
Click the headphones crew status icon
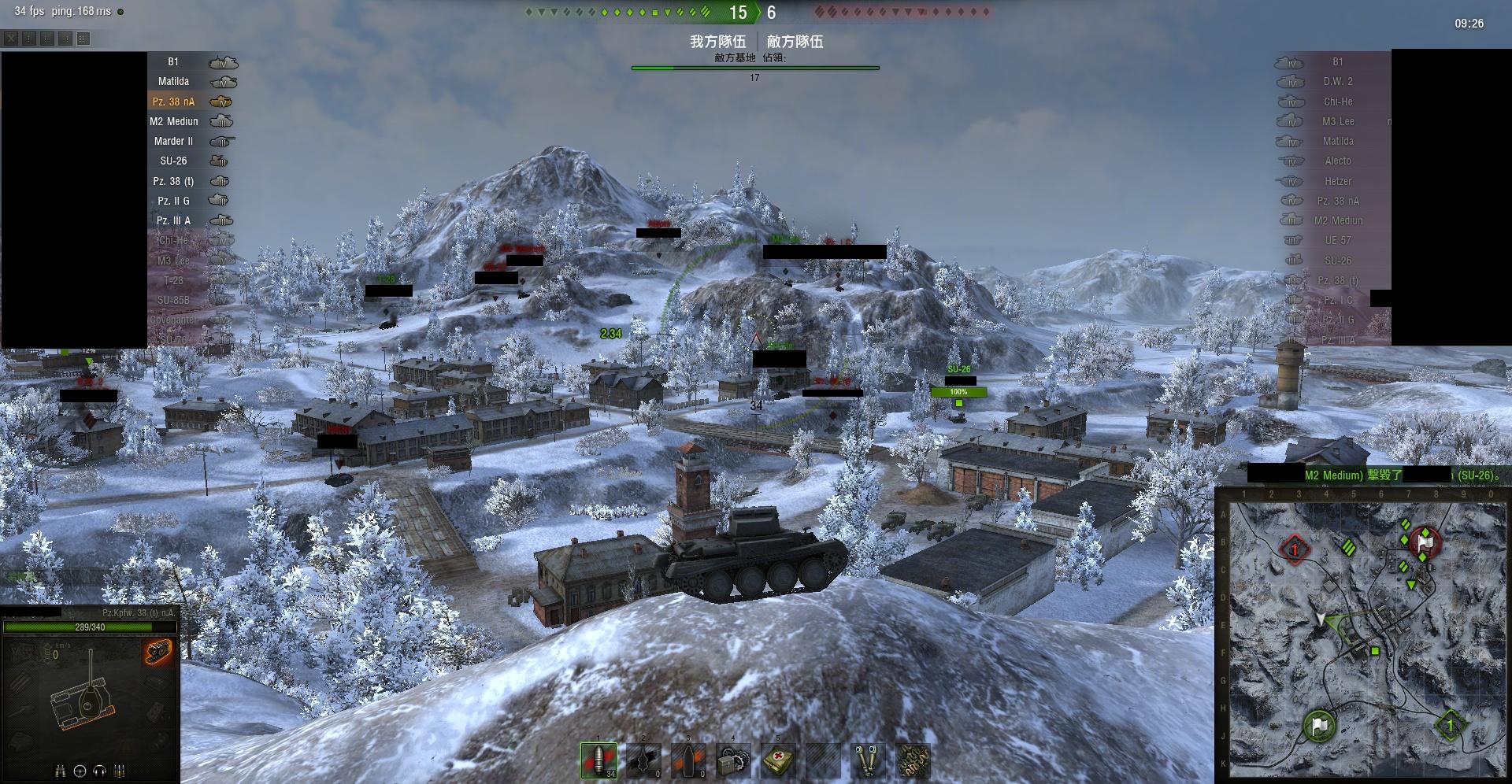click(100, 771)
